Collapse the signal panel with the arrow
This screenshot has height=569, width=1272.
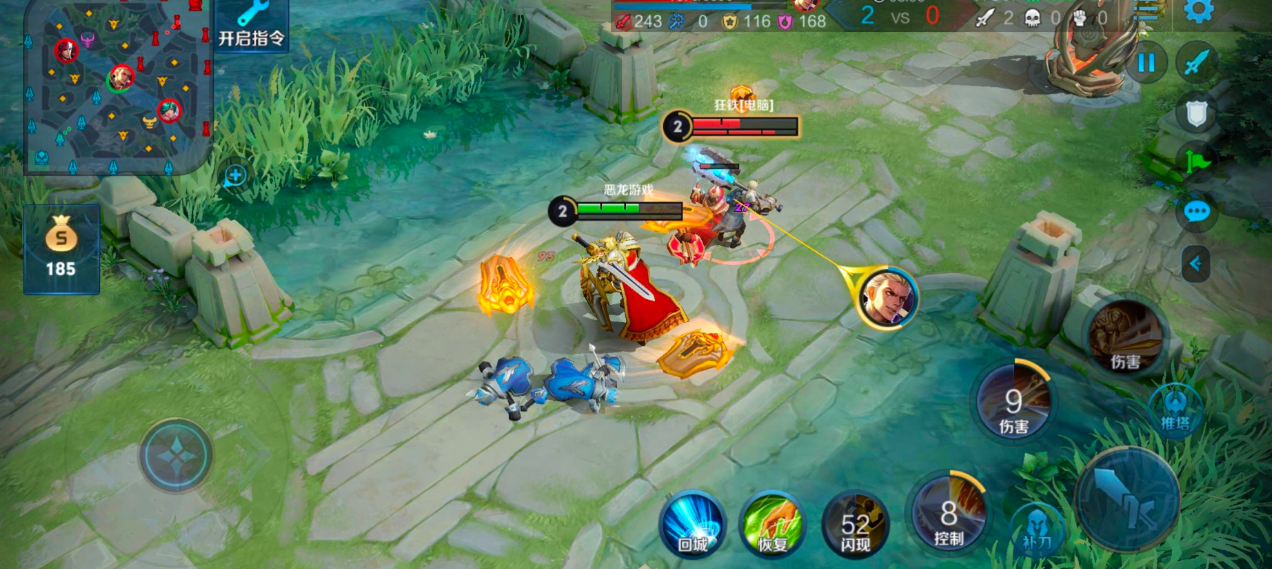point(1196,264)
